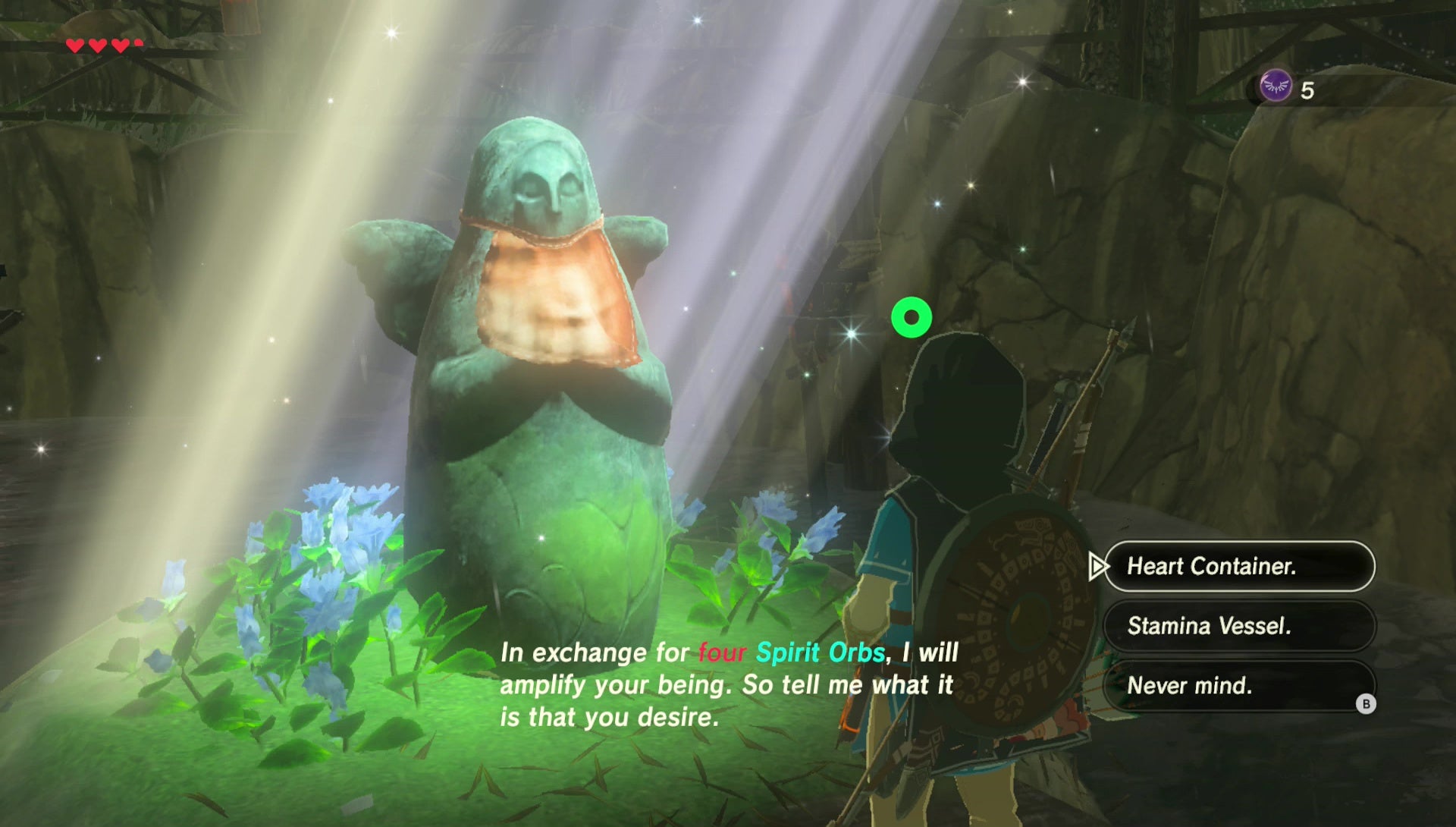Select the first heart in the heart meter
Image resolution: width=1456 pixels, height=827 pixels.
(x=74, y=44)
